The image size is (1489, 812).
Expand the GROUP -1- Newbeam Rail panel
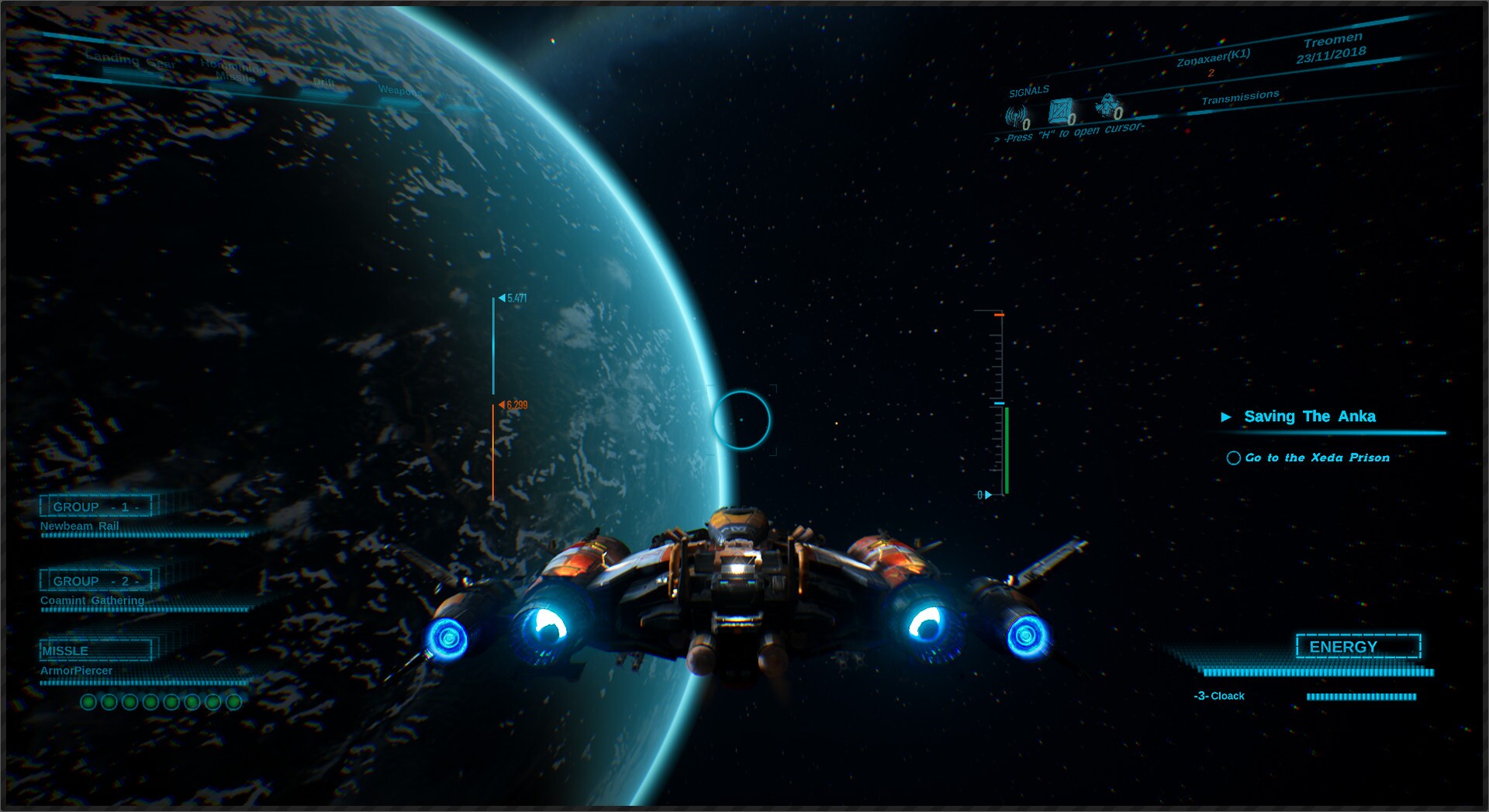(96, 506)
